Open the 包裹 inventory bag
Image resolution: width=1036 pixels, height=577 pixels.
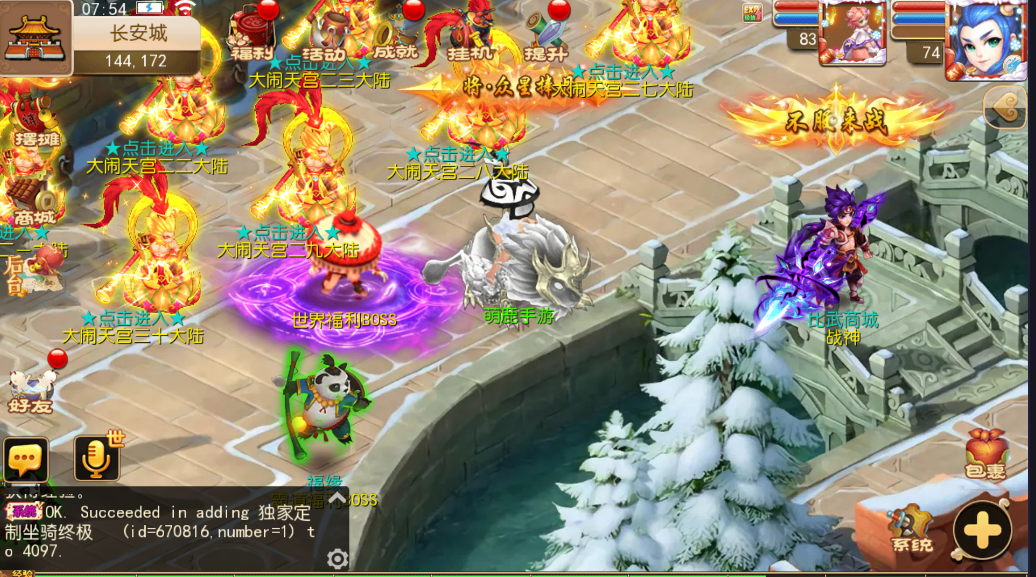(985, 455)
